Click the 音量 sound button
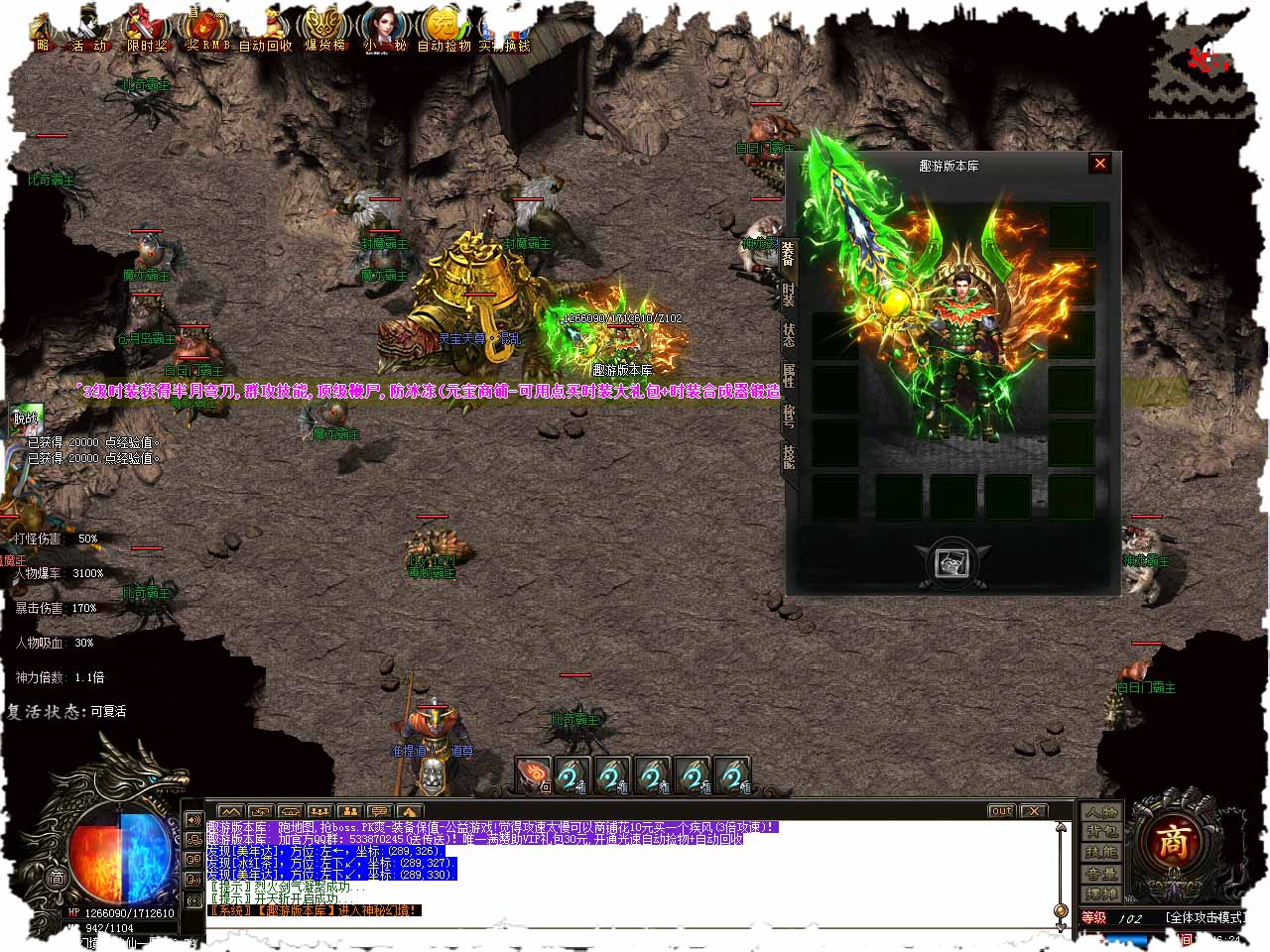 (x=1100, y=874)
